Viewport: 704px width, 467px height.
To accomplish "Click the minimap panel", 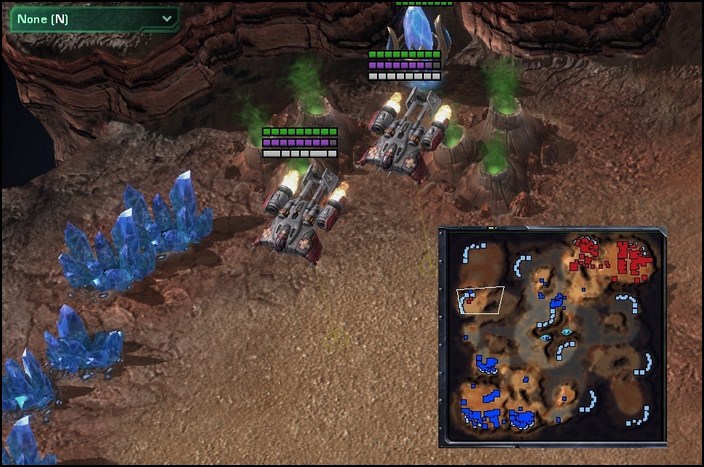I will [552, 336].
